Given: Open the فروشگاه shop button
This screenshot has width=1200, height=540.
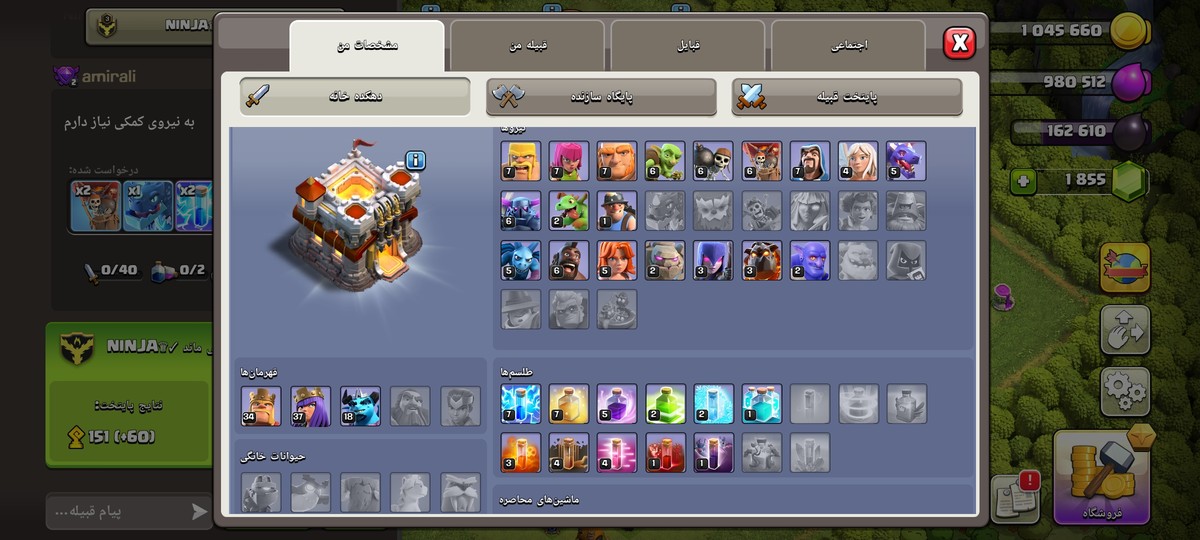Looking at the screenshot, I should (1103, 477).
